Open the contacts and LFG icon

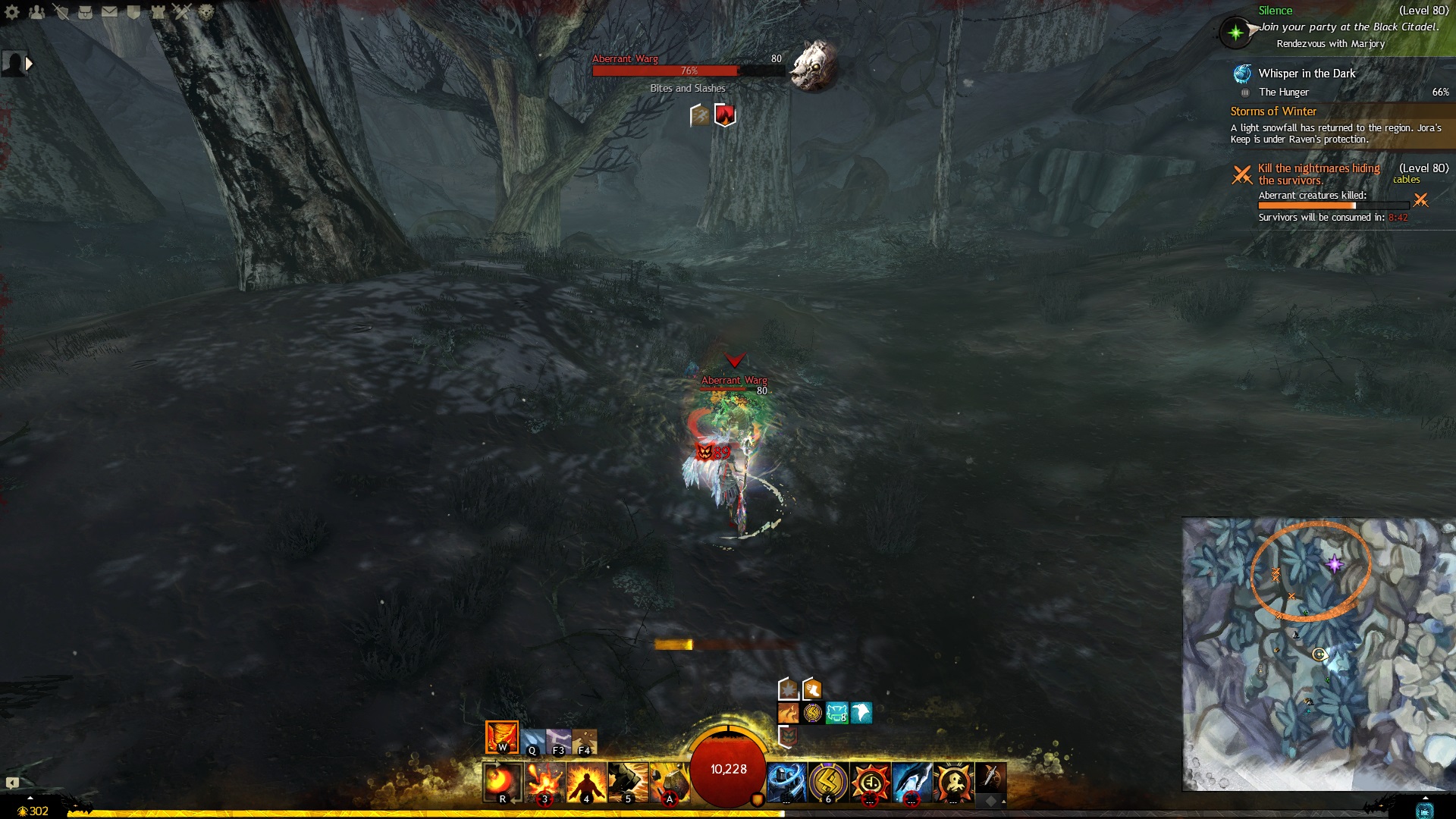click(36, 11)
